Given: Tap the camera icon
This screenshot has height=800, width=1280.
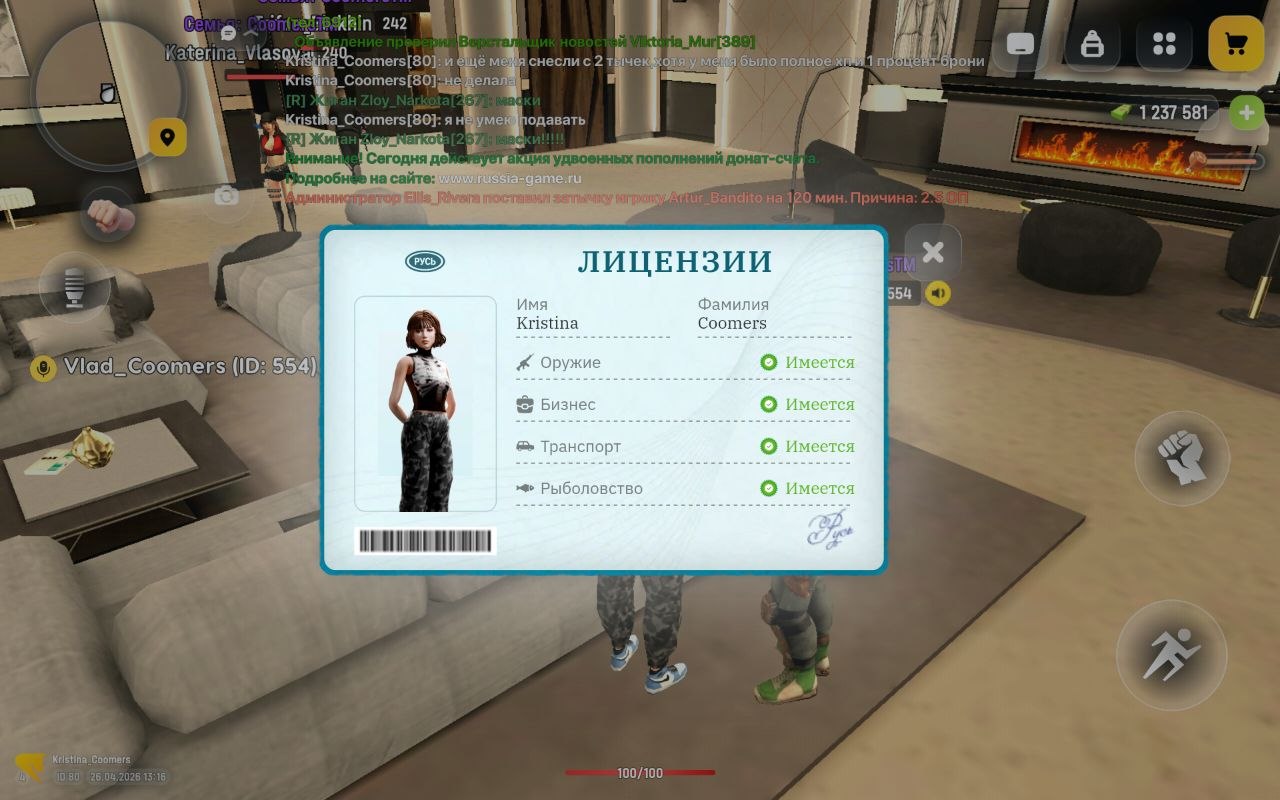Looking at the screenshot, I should click(x=227, y=196).
